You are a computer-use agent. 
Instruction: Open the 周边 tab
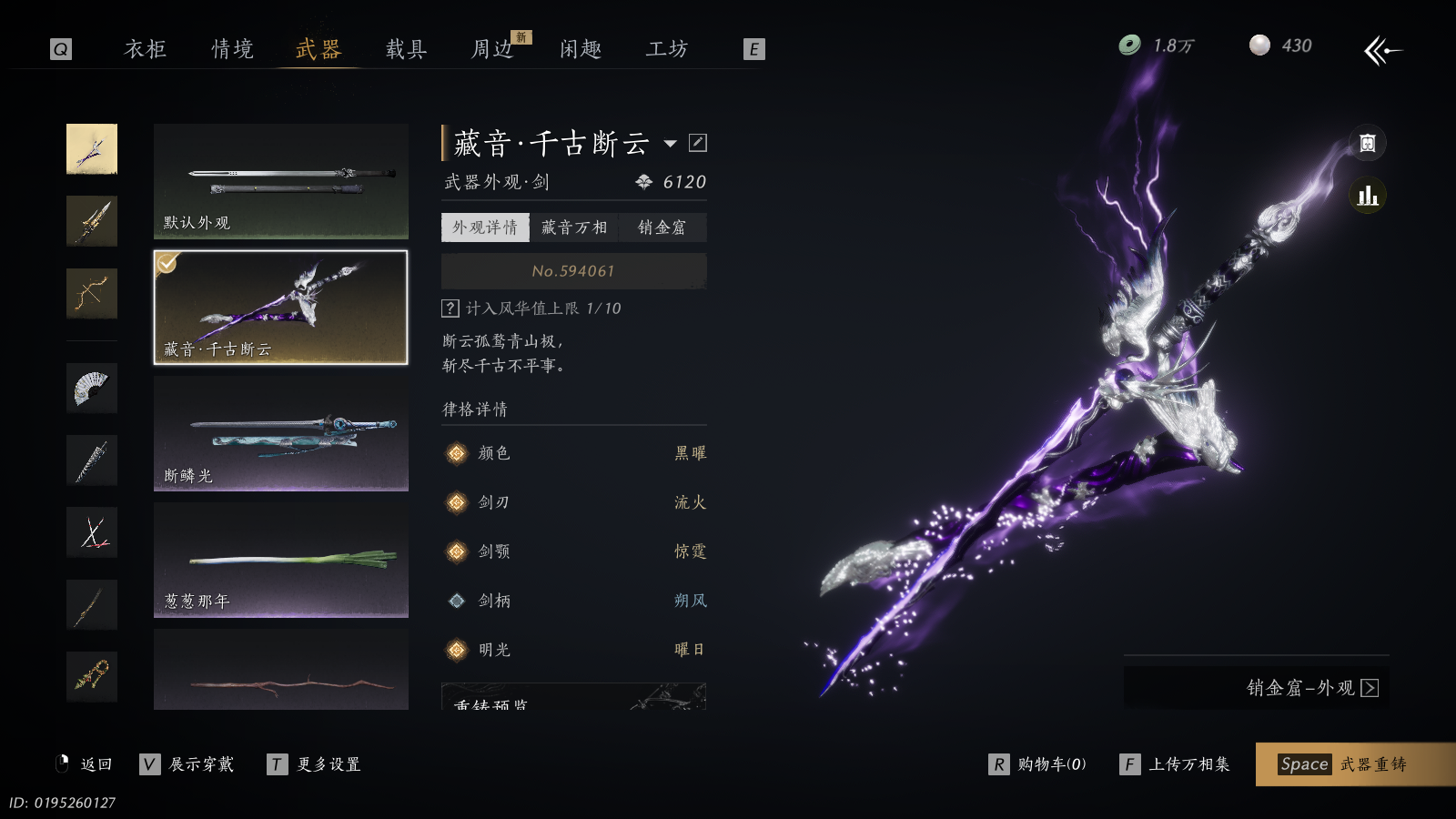point(493,49)
